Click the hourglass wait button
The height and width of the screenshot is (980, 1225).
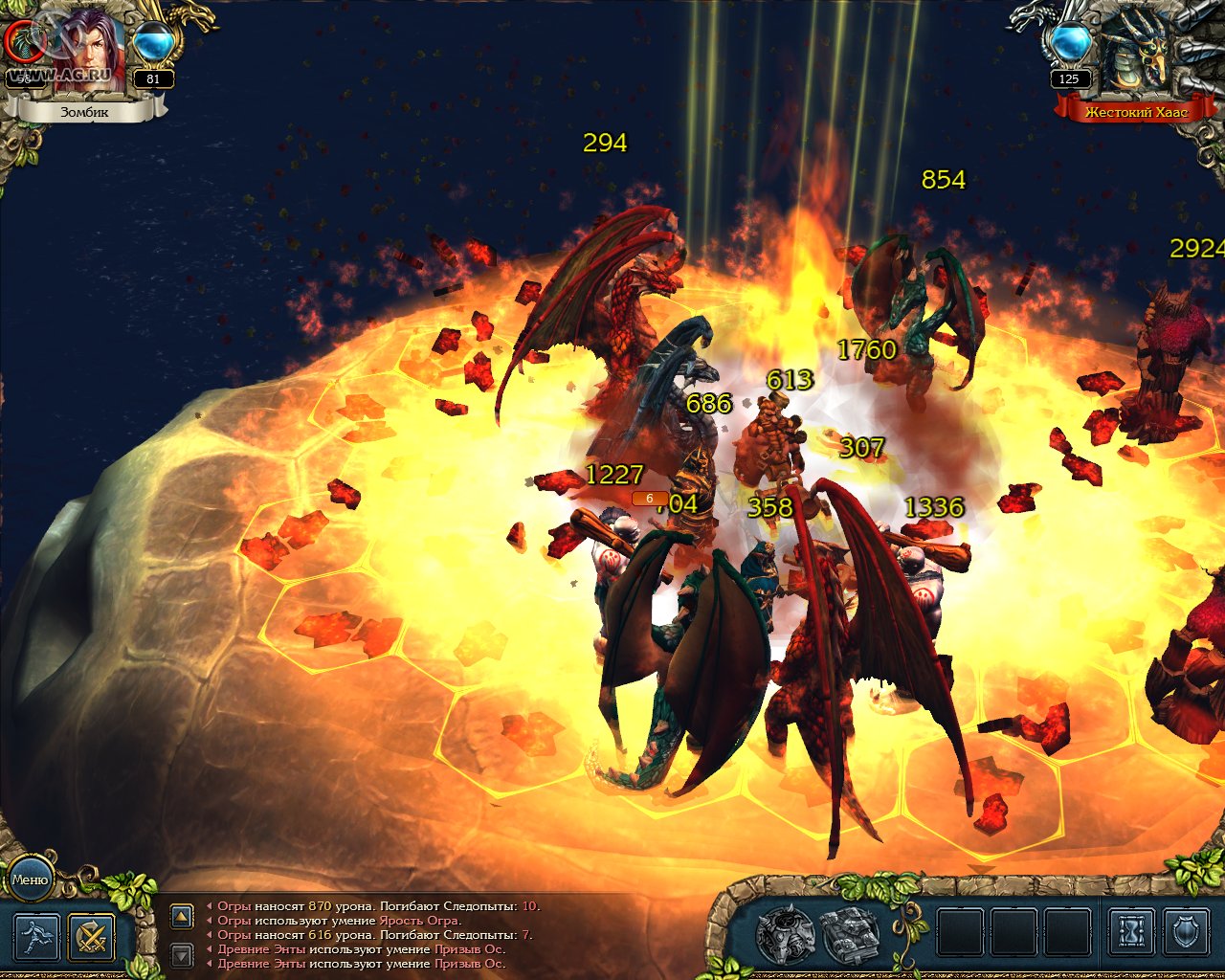click(1130, 931)
